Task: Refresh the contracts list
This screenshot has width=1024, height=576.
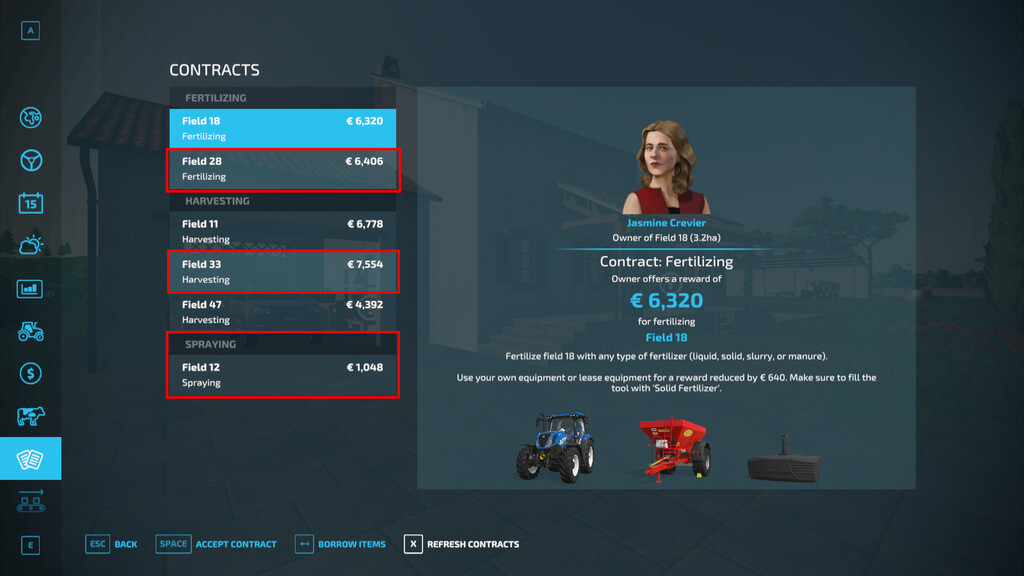Action: tap(461, 544)
